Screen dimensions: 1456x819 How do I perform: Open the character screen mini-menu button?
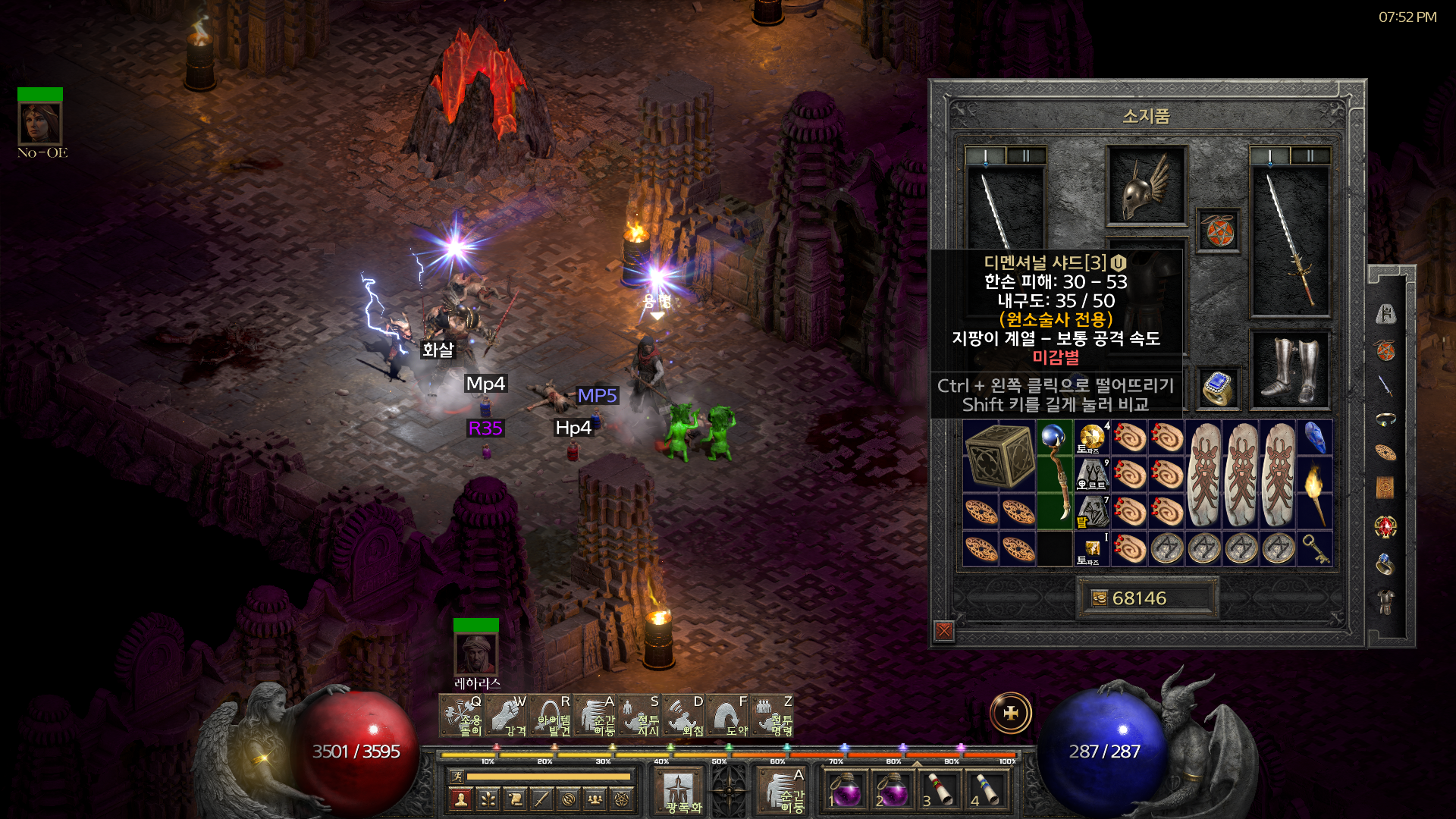[x=460, y=799]
